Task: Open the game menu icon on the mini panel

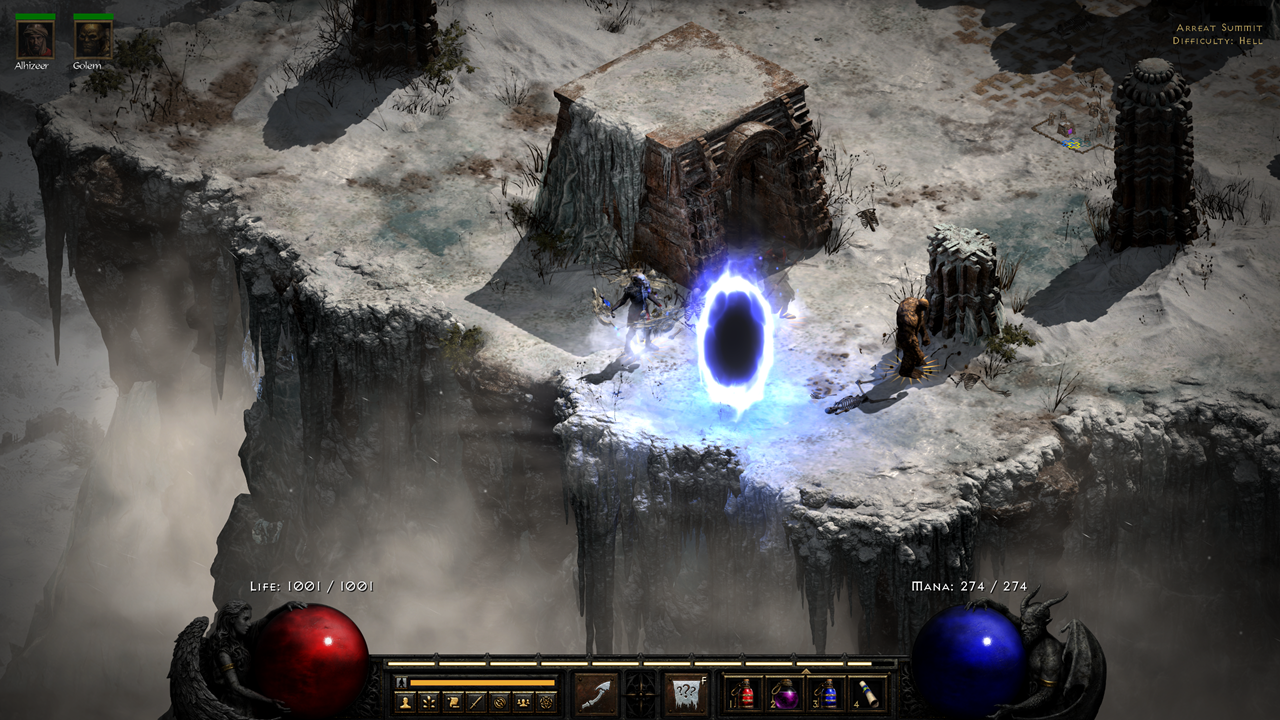Action: (x=546, y=702)
